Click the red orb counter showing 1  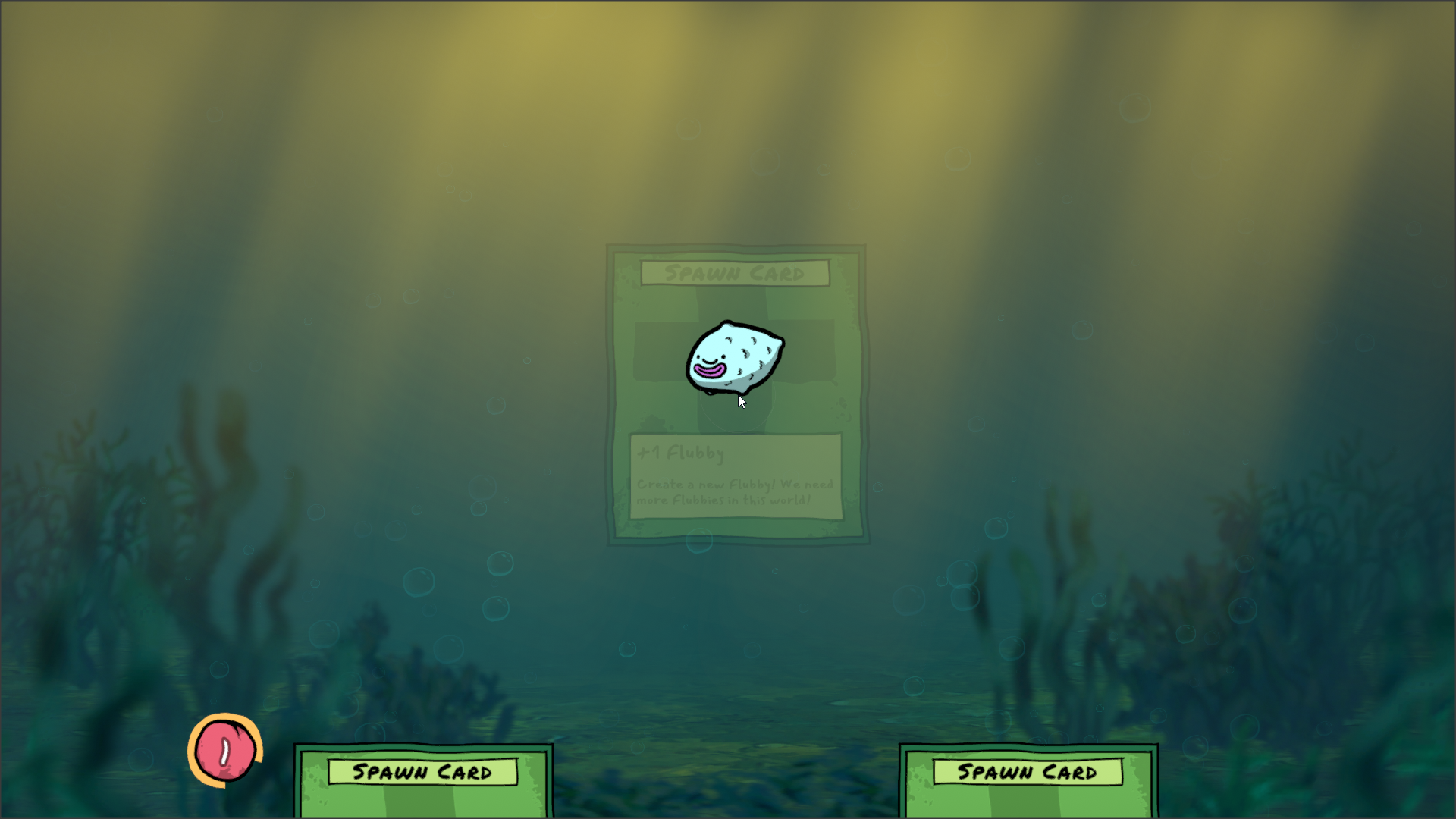click(x=224, y=749)
